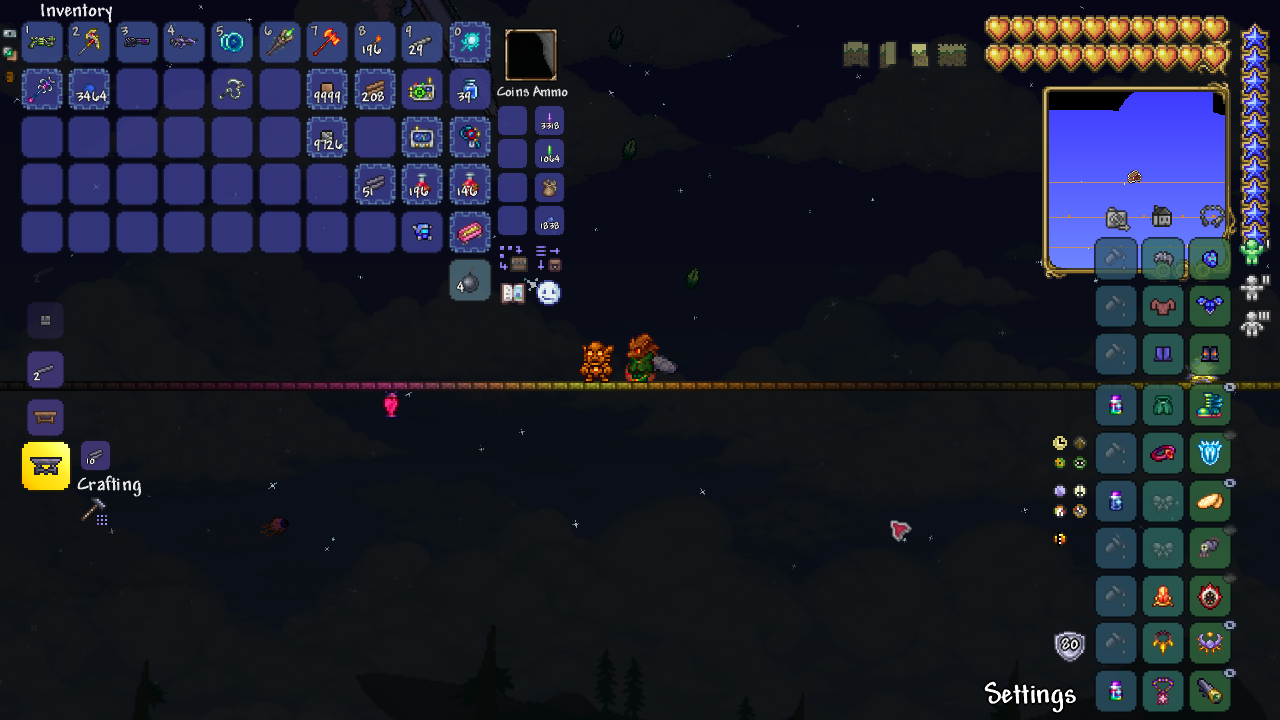Select the healing potion stack of 196
Viewport: 1280px width, 720px height.
click(x=422, y=185)
